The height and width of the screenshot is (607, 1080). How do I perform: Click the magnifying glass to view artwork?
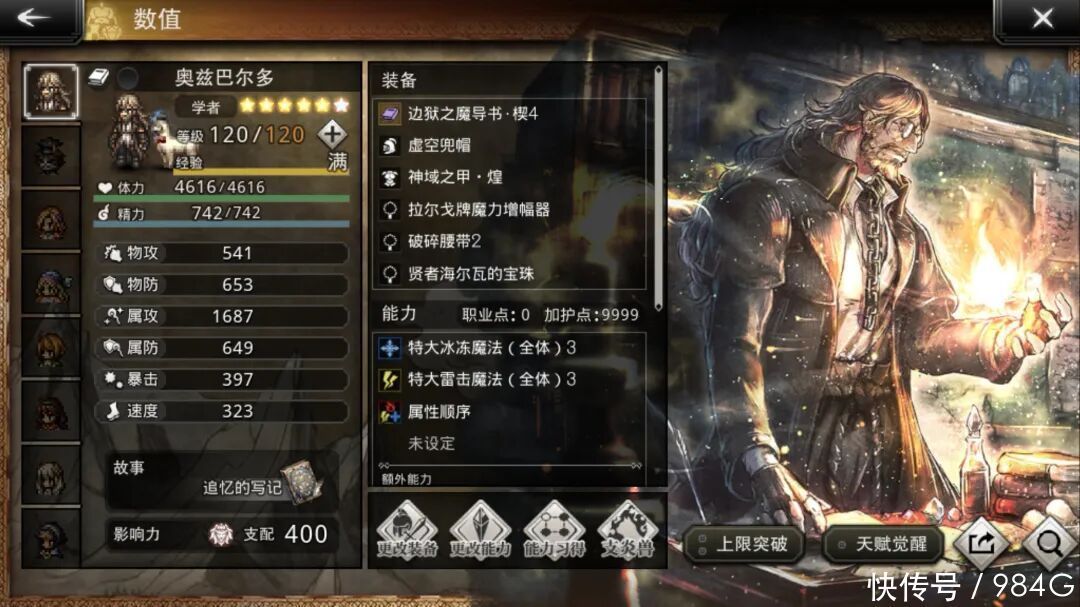[x=1048, y=543]
